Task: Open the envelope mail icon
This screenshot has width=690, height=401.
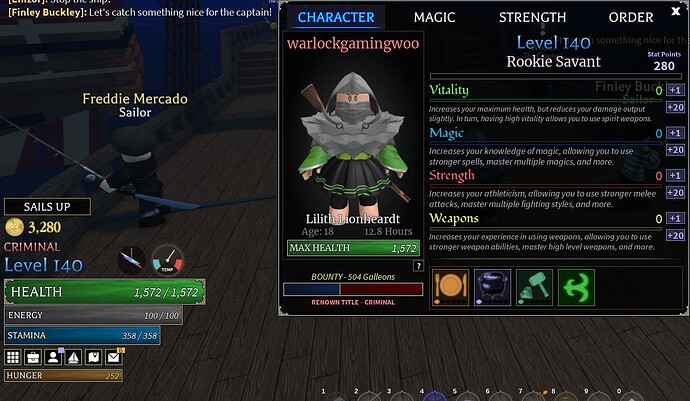Action: (x=113, y=357)
